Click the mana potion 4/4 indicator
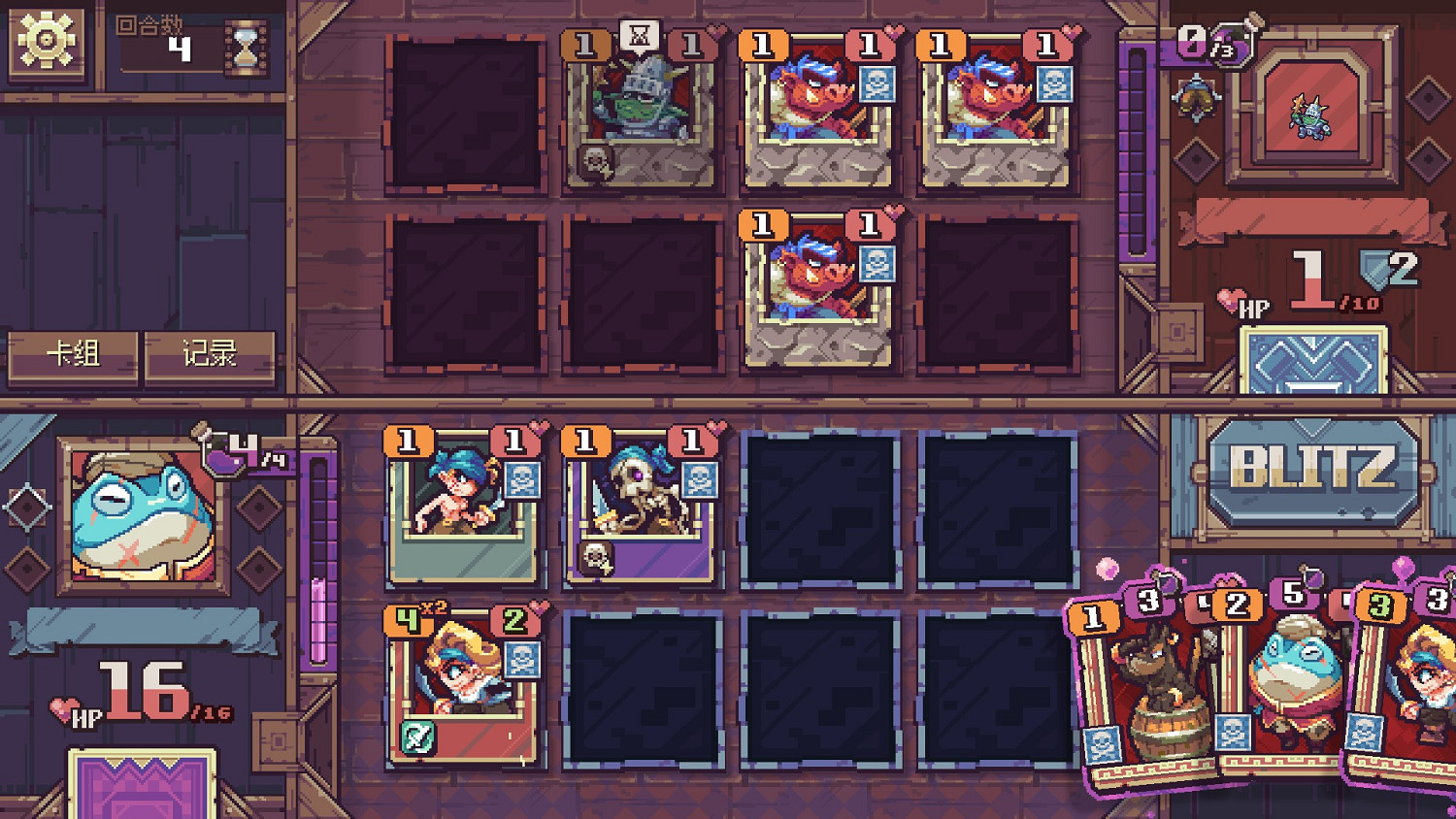Image resolution: width=1456 pixels, height=819 pixels. click(x=226, y=442)
